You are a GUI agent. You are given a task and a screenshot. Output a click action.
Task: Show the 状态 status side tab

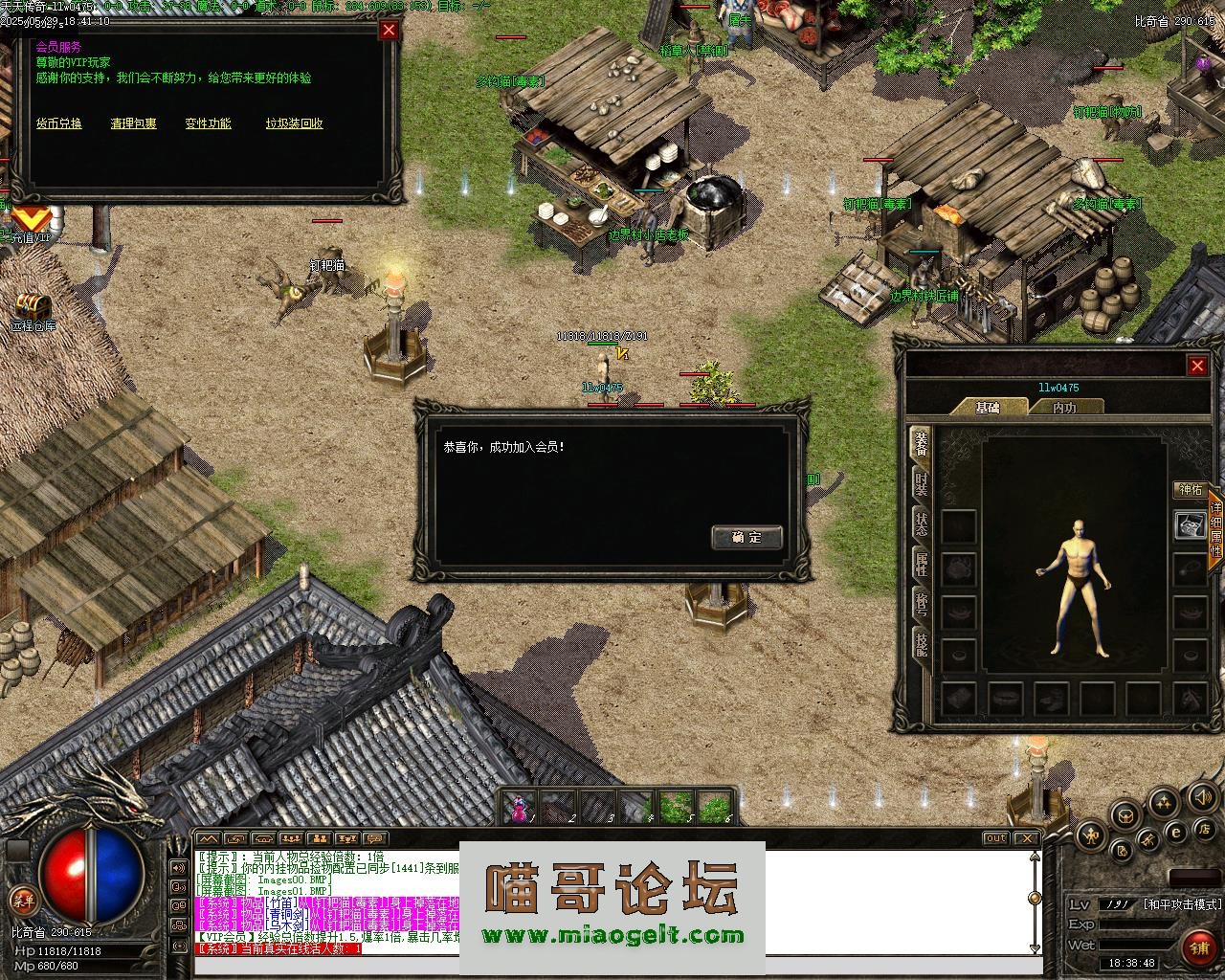click(921, 524)
